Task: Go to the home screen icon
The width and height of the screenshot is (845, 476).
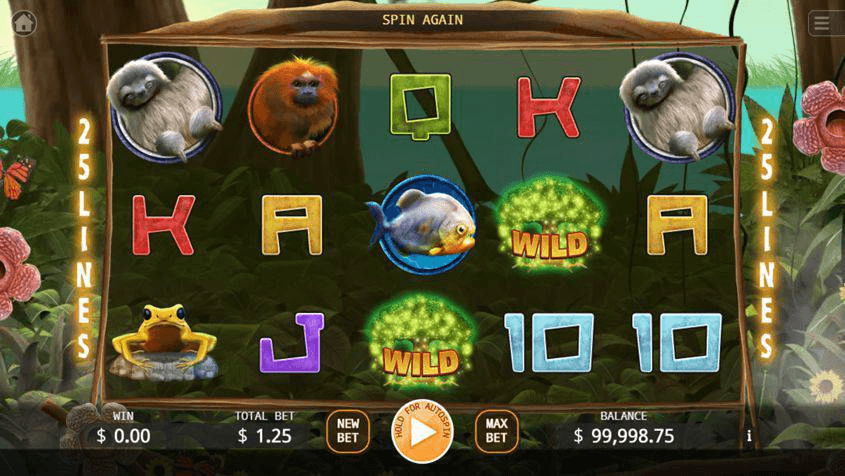Action: click(x=22, y=22)
